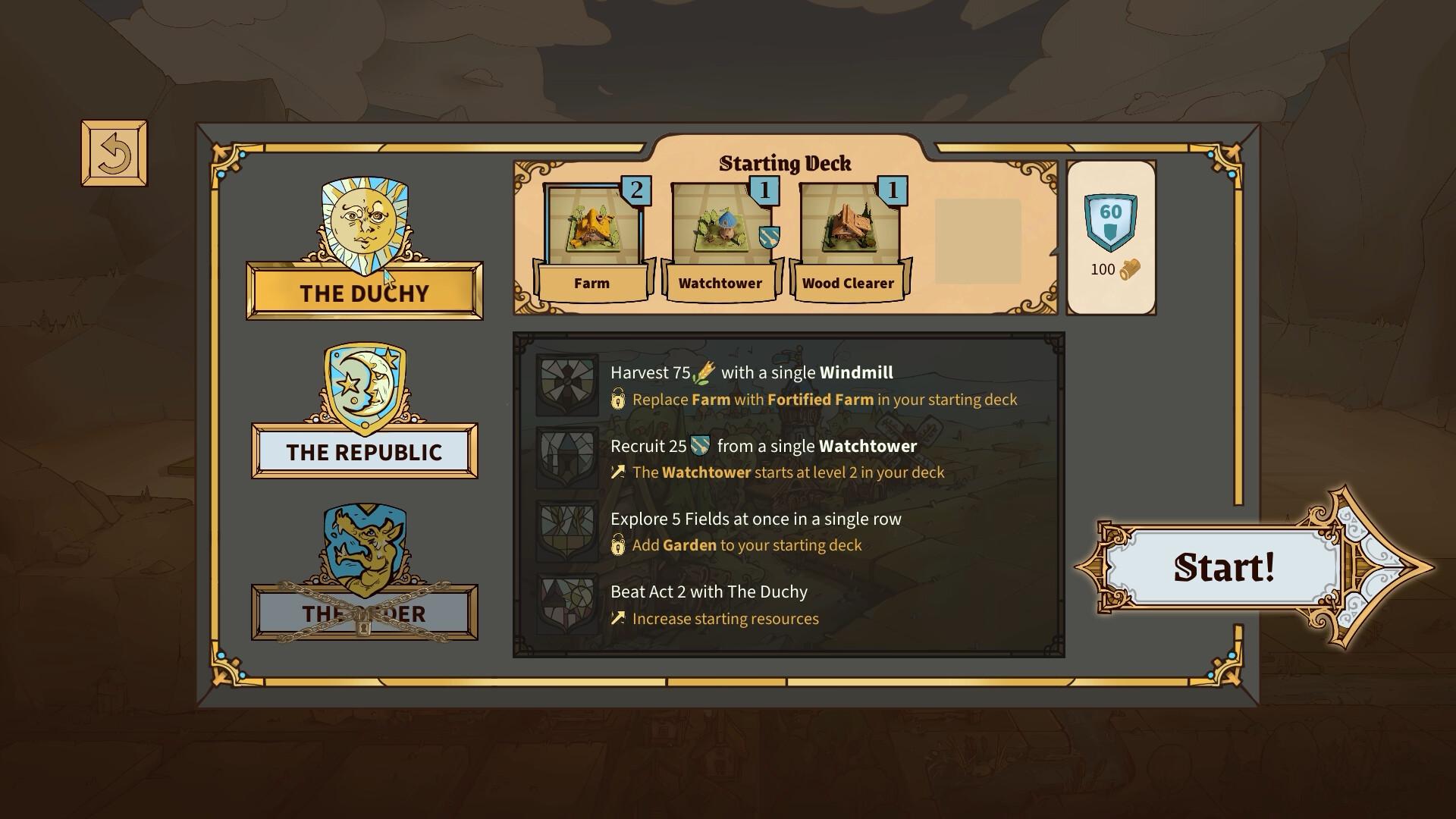Click the moon crest of The Republic

[365, 388]
